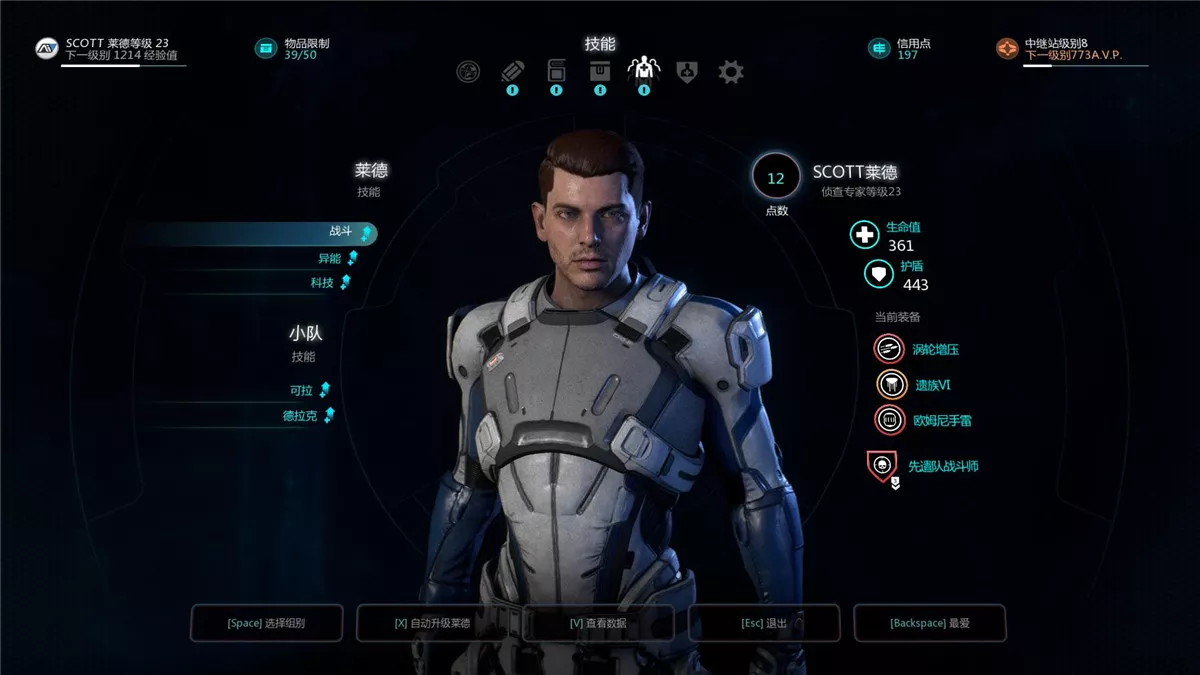Open the 异能 (Biotics) skill category
Screen dimensions: 1200x675
click(329, 258)
